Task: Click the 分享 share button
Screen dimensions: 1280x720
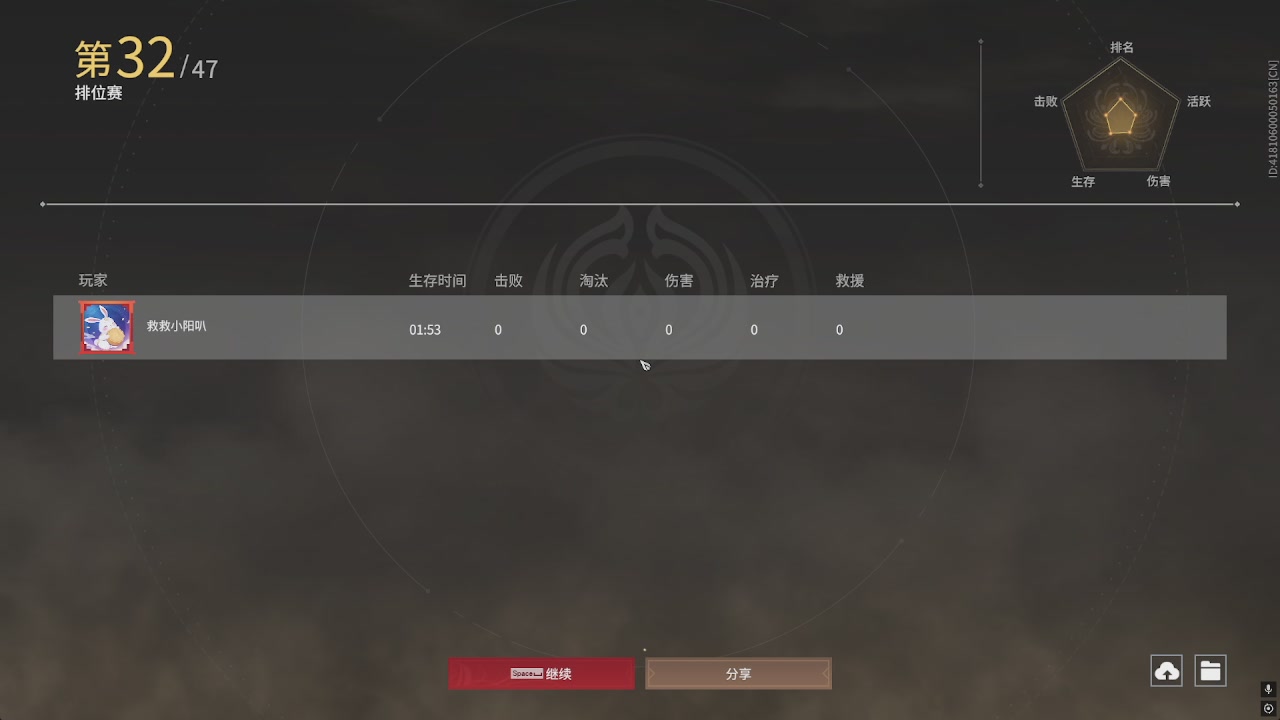Action: (x=739, y=673)
